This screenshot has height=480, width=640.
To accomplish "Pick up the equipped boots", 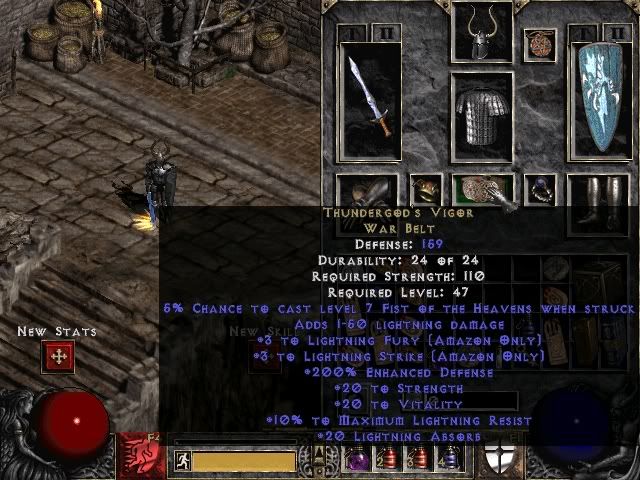I will (598, 194).
